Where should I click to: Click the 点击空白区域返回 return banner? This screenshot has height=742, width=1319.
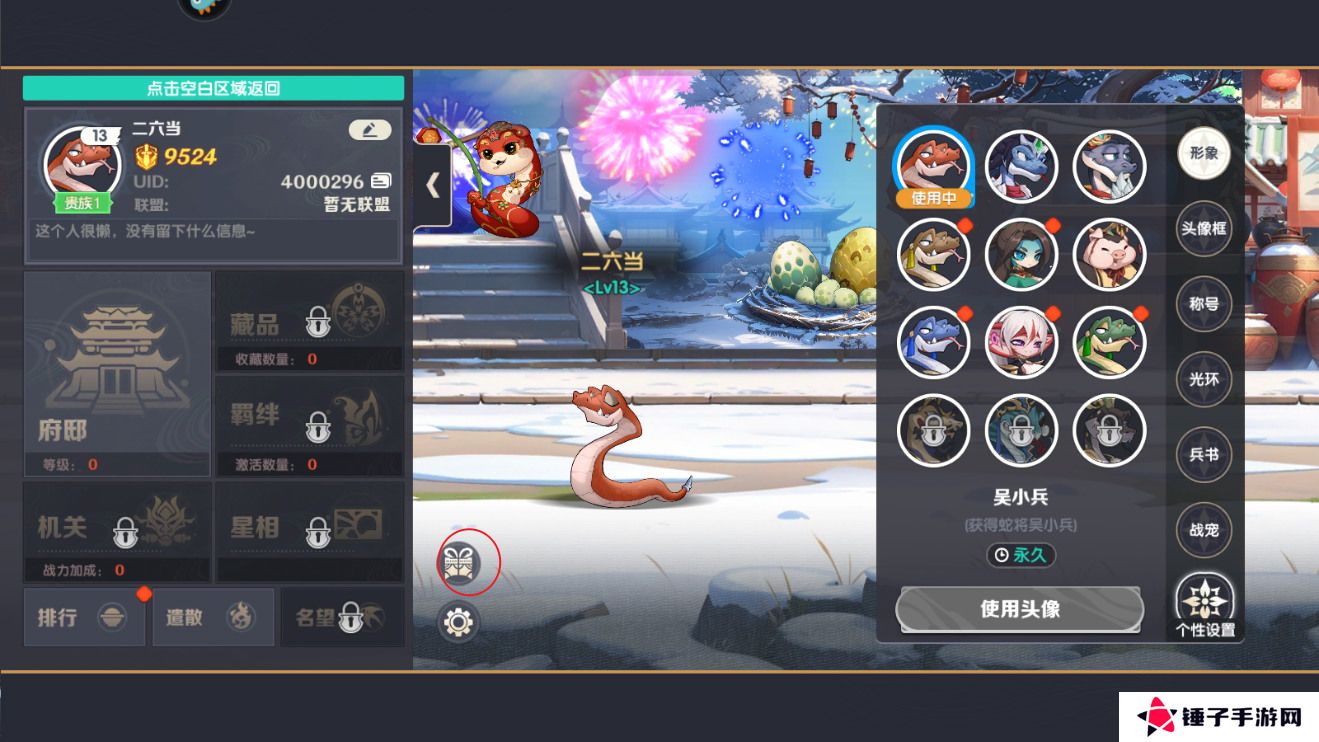point(213,88)
